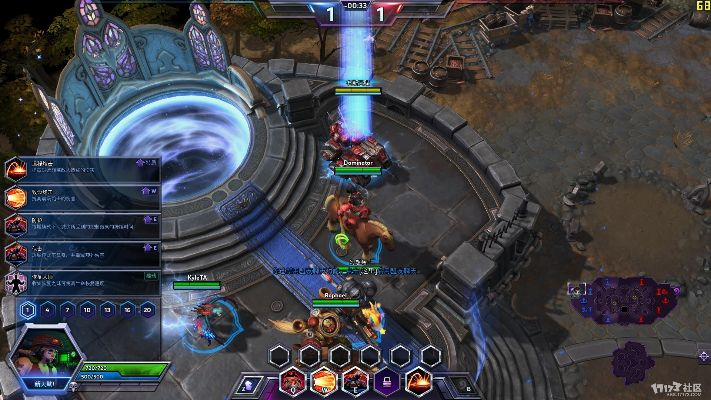Switch to the level 1 talent tier
This screenshot has height=400, width=711.
pyautogui.click(x=28, y=310)
